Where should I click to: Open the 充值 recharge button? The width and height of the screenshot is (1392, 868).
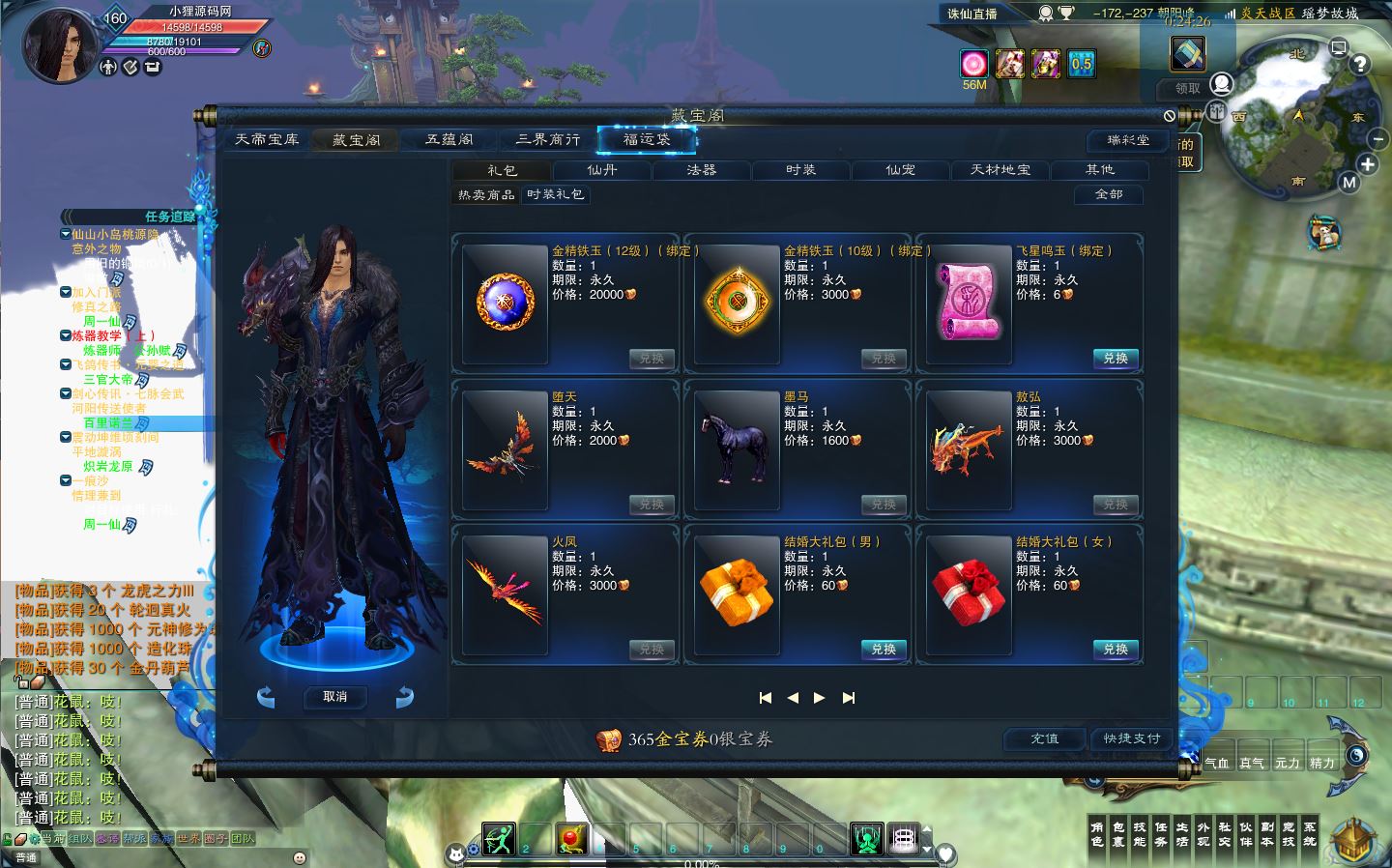click(1044, 738)
